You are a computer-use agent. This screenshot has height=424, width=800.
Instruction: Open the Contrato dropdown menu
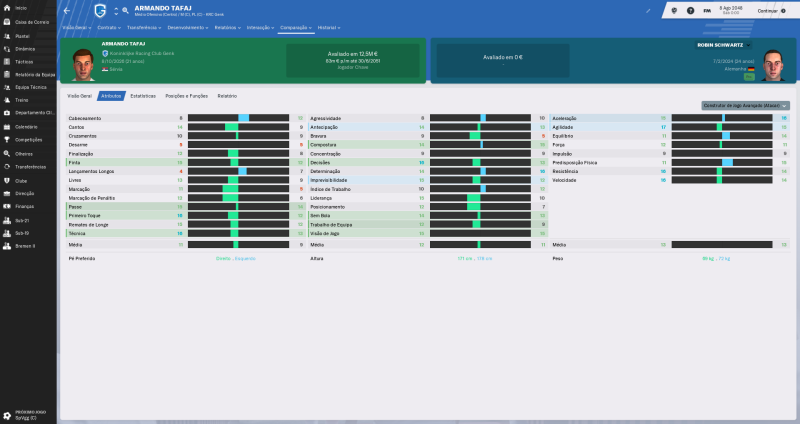pos(110,28)
